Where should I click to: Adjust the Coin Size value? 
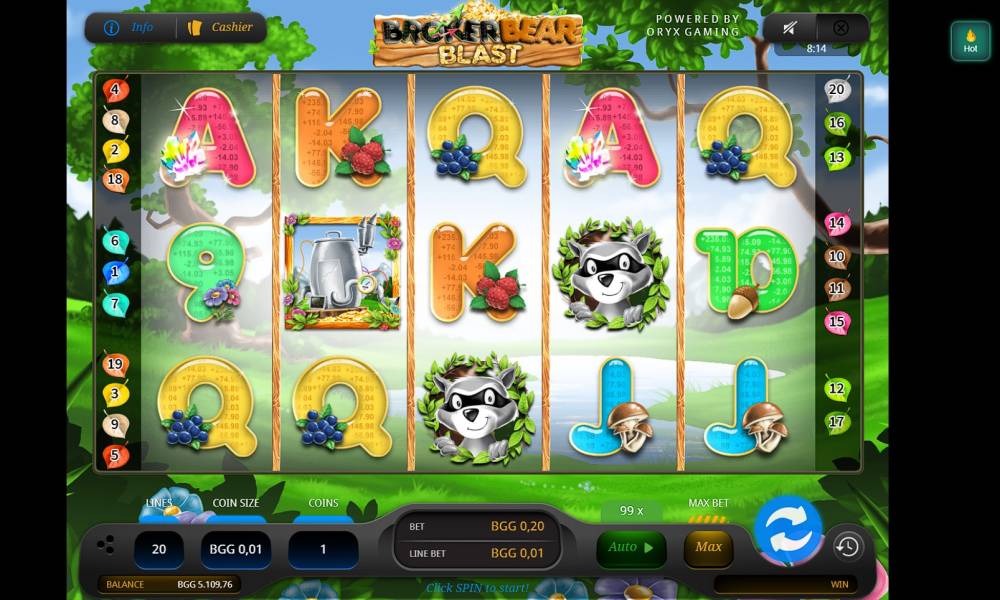236,550
